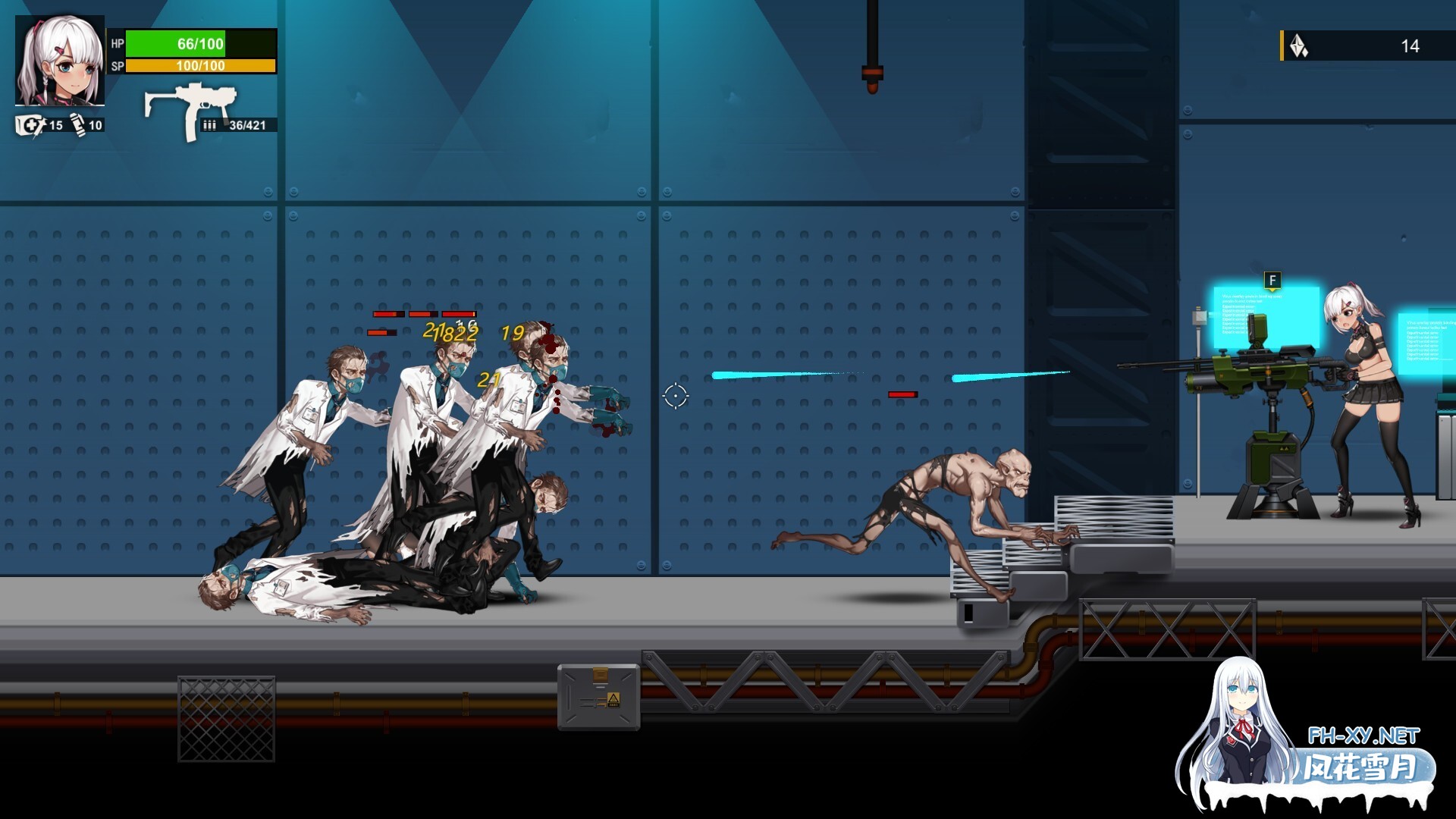Select the grenade icon

point(78,124)
